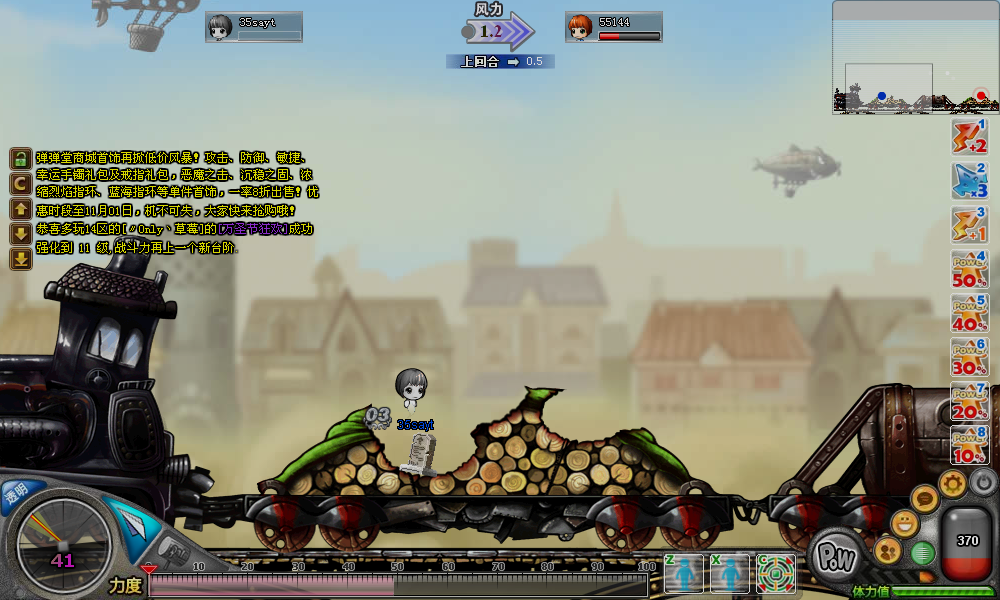Select the +1 attack skill icon
This screenshot has height=600, width=1000.
[969, 224]
